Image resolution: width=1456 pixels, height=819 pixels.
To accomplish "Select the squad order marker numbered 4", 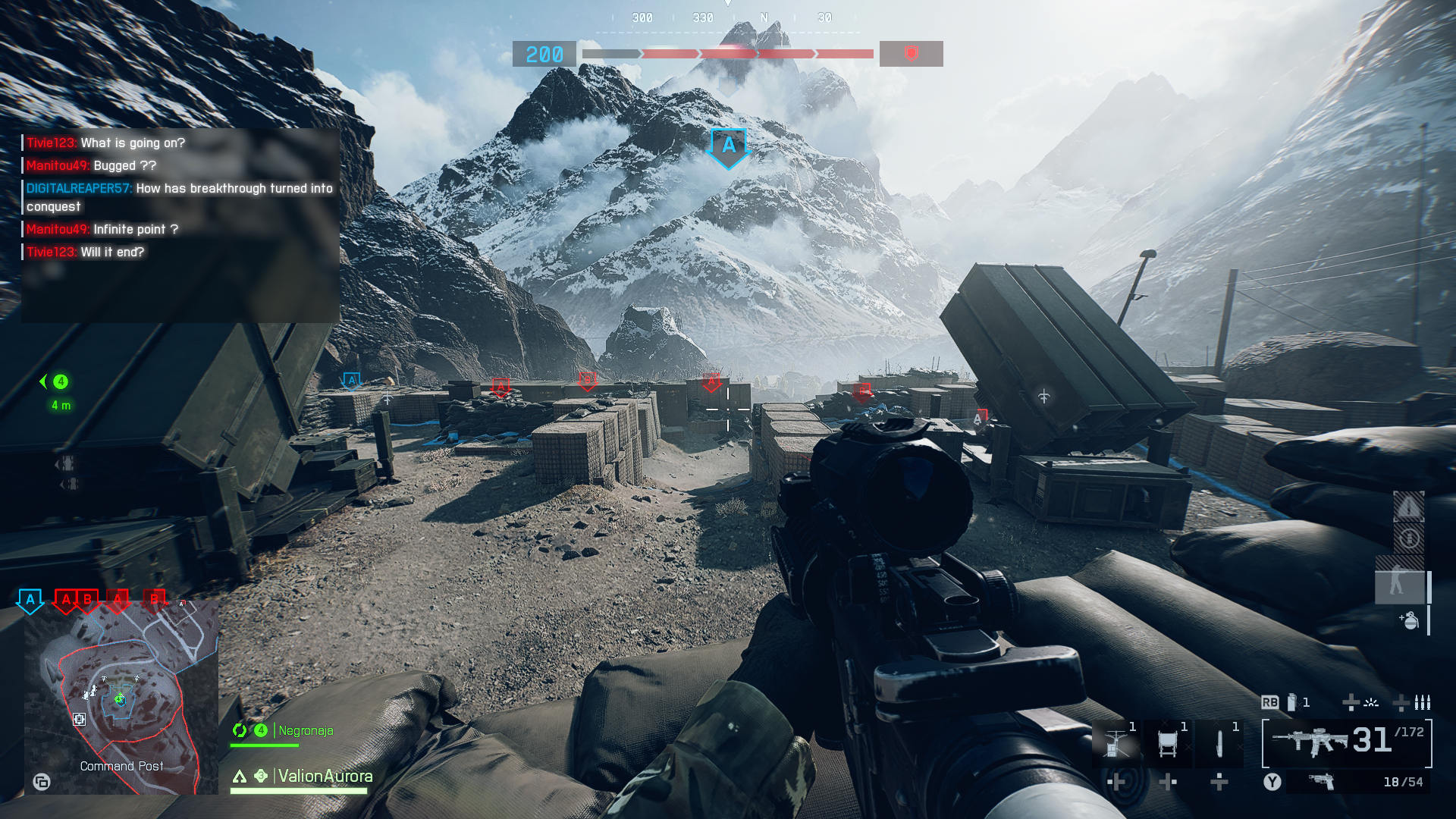I will coord(61,381).
